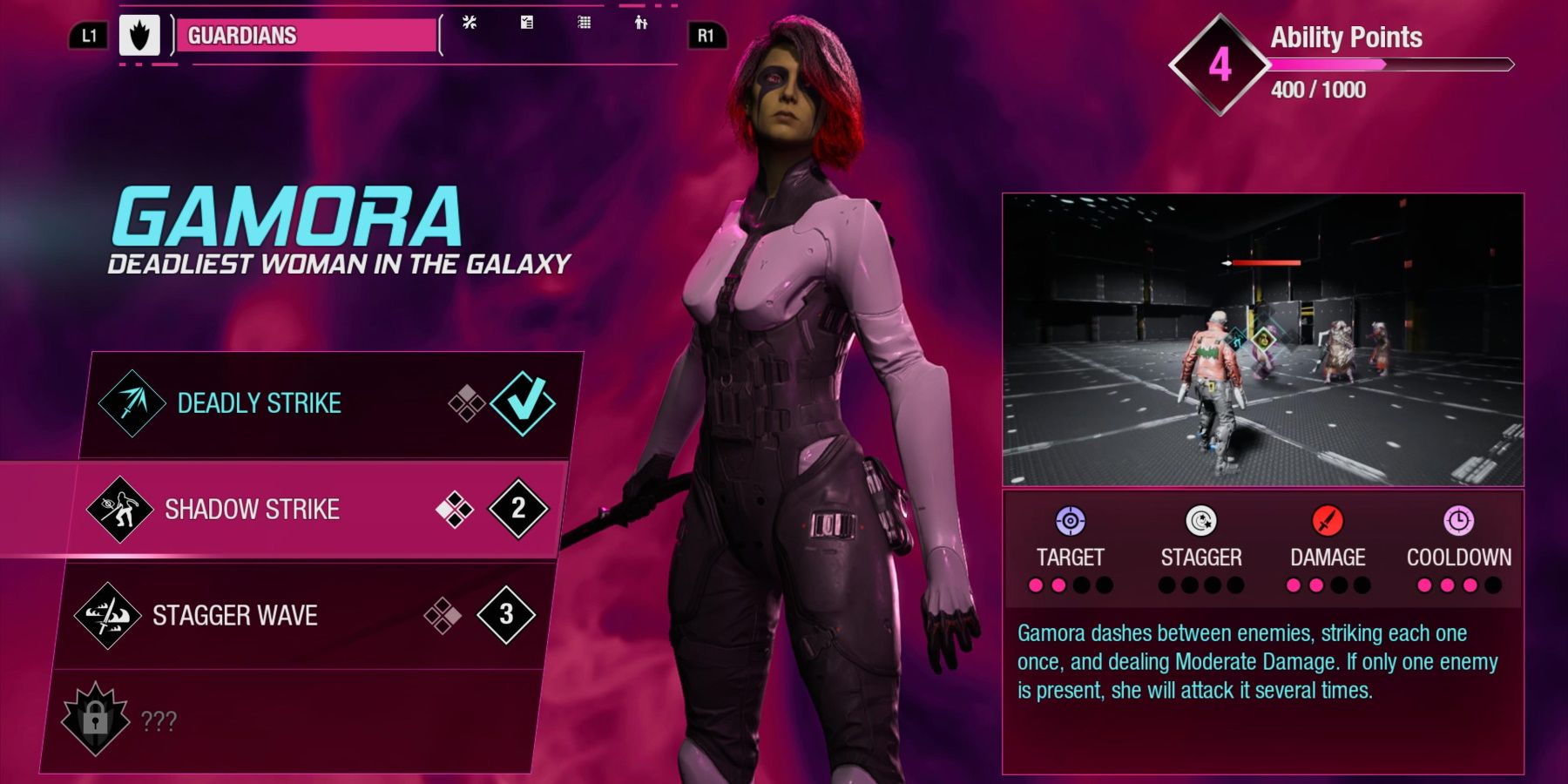Viewport: 1568px width, 784px height.
Task: Open the Guardians shield tab icon
Action: [141, 37]
